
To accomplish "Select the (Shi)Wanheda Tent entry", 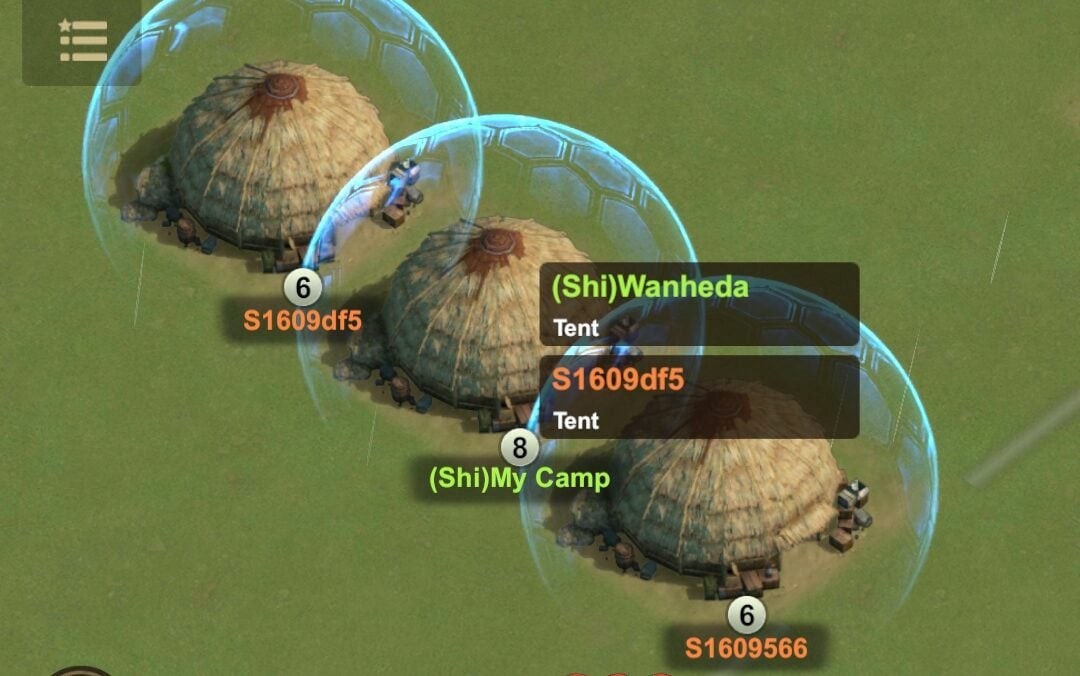I will point(699,304).
